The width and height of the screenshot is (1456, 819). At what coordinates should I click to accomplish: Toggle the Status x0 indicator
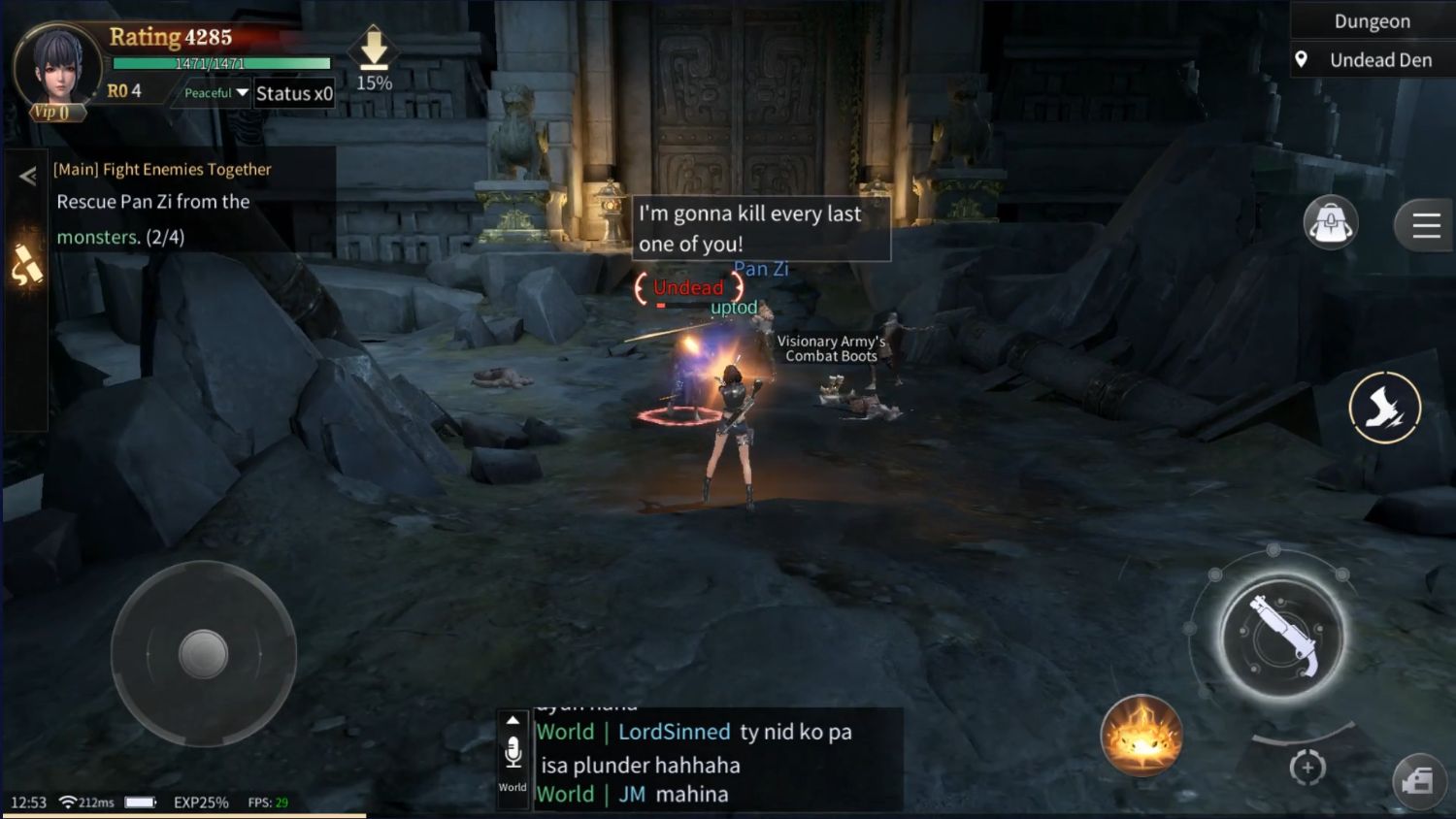click(x=294, y=93)
